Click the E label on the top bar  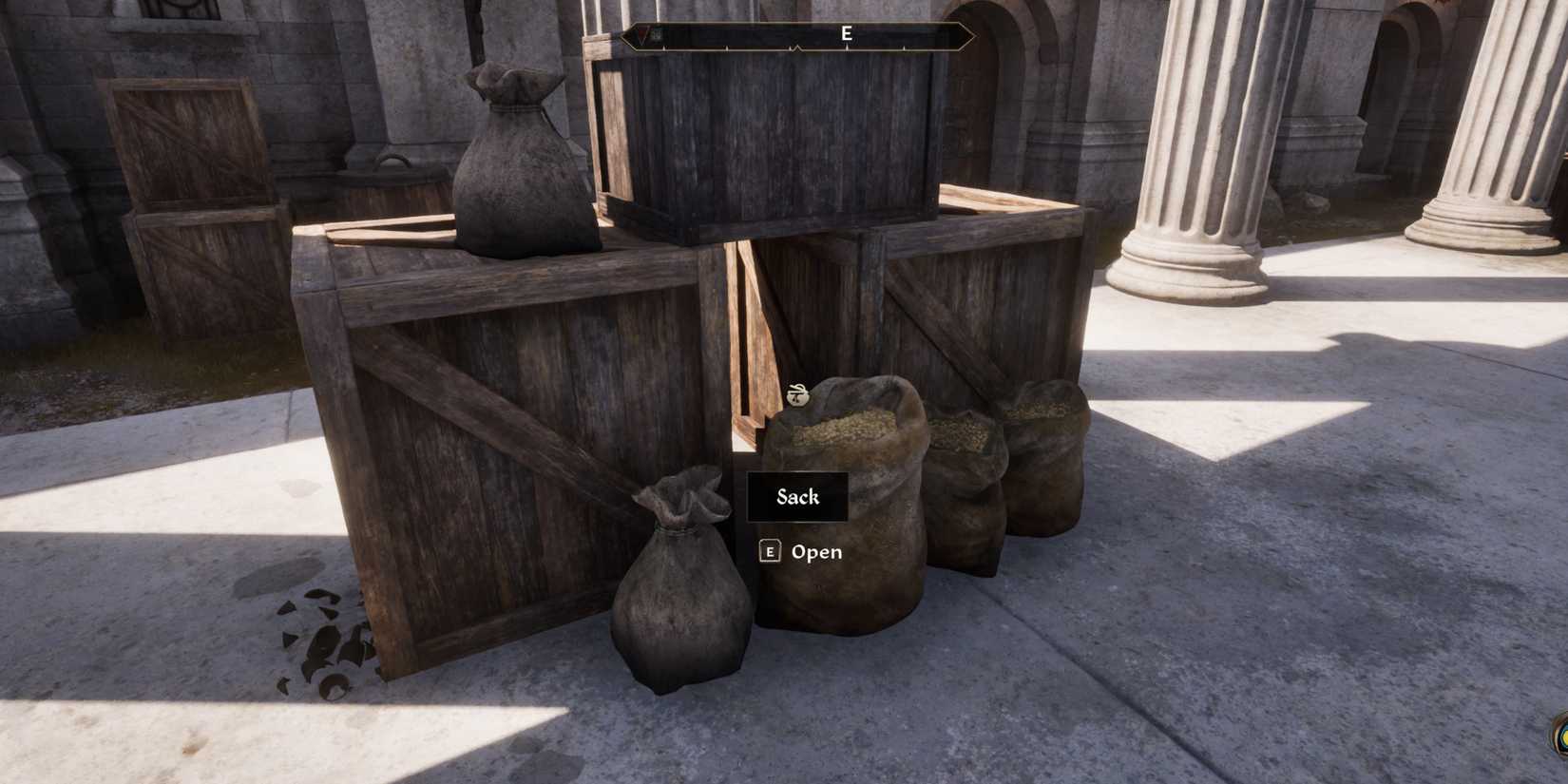(846, 34)
